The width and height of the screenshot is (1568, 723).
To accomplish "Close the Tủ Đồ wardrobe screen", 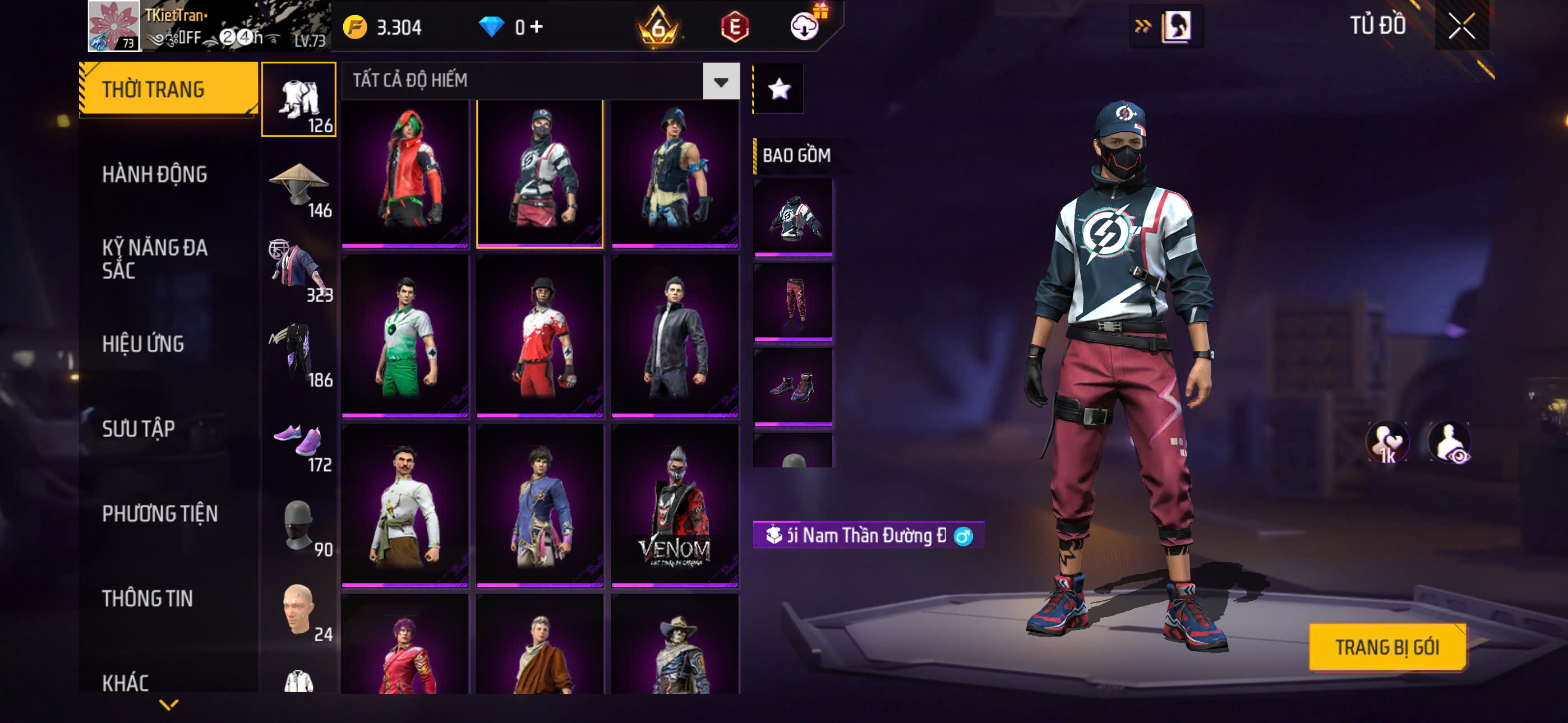I will tap(1461, 26).
